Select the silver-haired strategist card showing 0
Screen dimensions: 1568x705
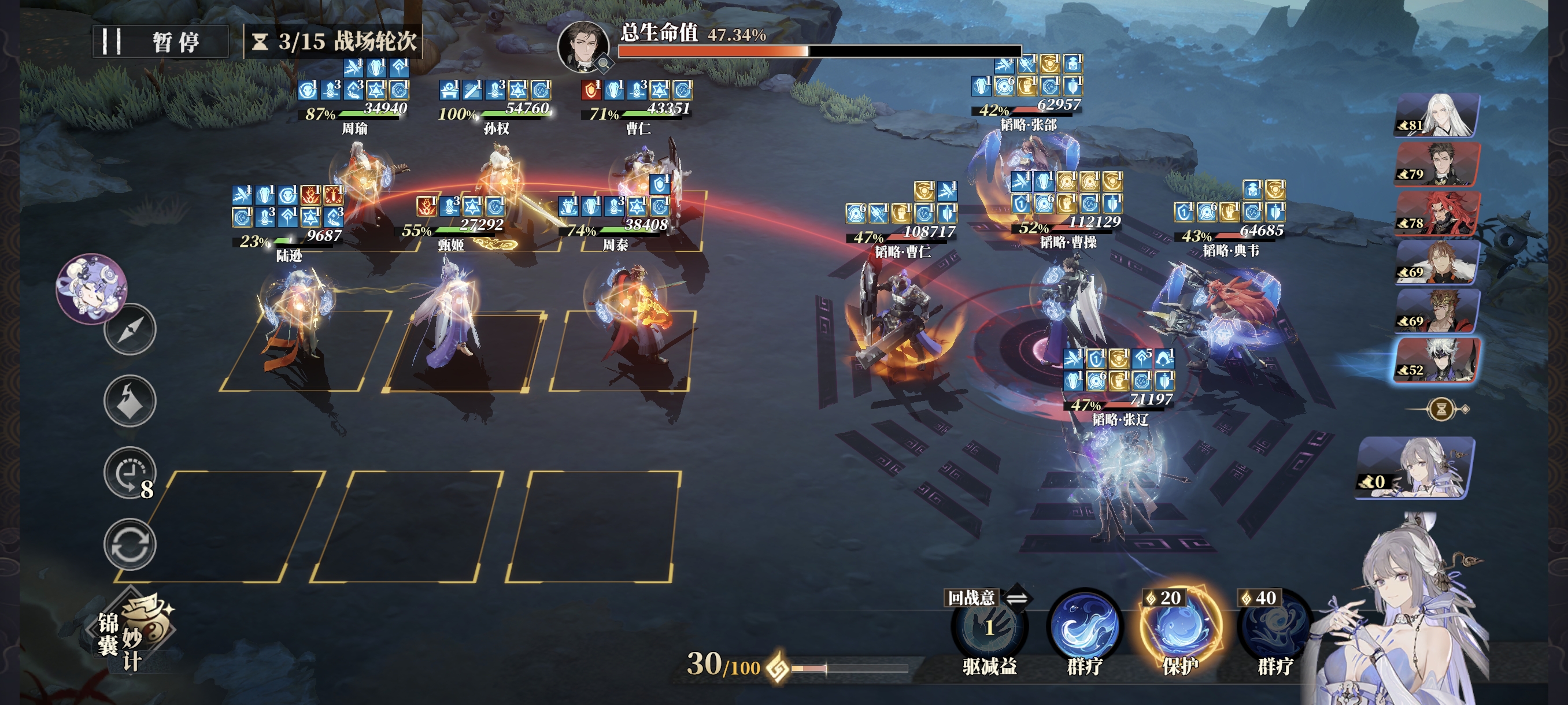click(1415, 467)
